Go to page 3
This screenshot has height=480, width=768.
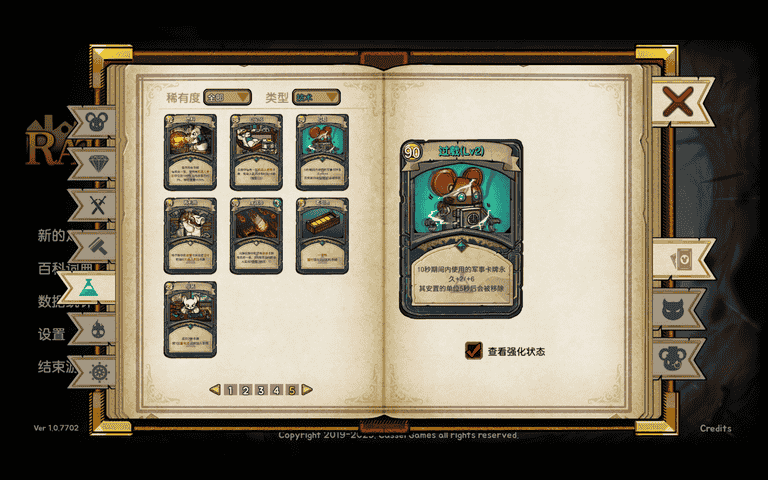(261, 390)
